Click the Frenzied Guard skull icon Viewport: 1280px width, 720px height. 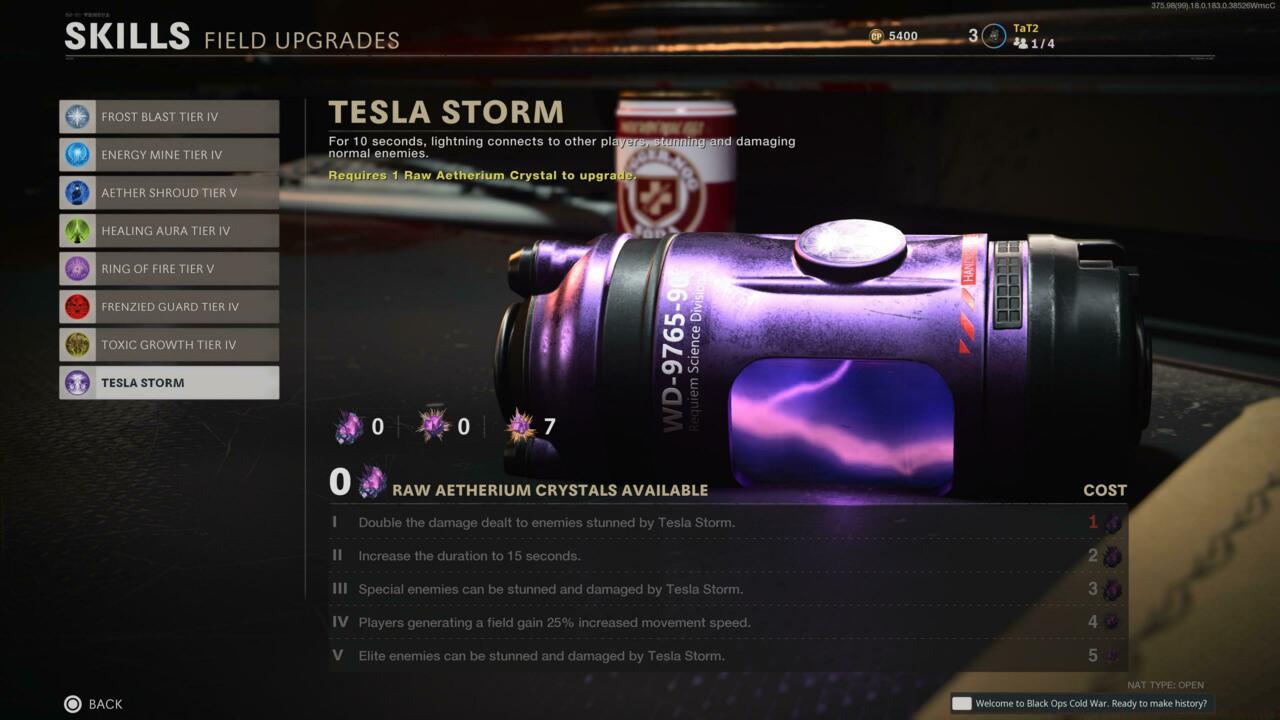click(x=77, y=307)
